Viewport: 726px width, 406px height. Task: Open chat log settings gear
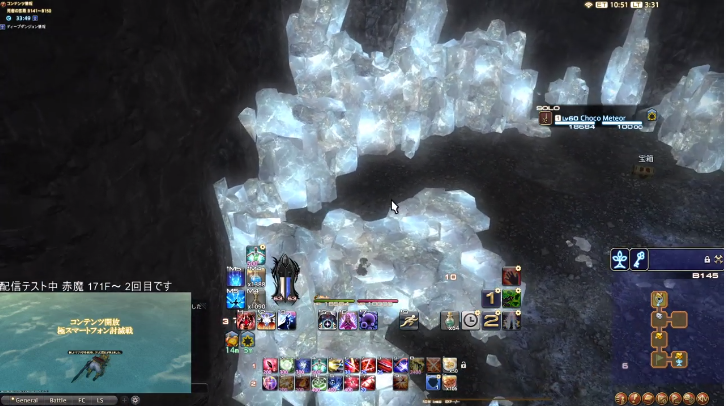135,399
